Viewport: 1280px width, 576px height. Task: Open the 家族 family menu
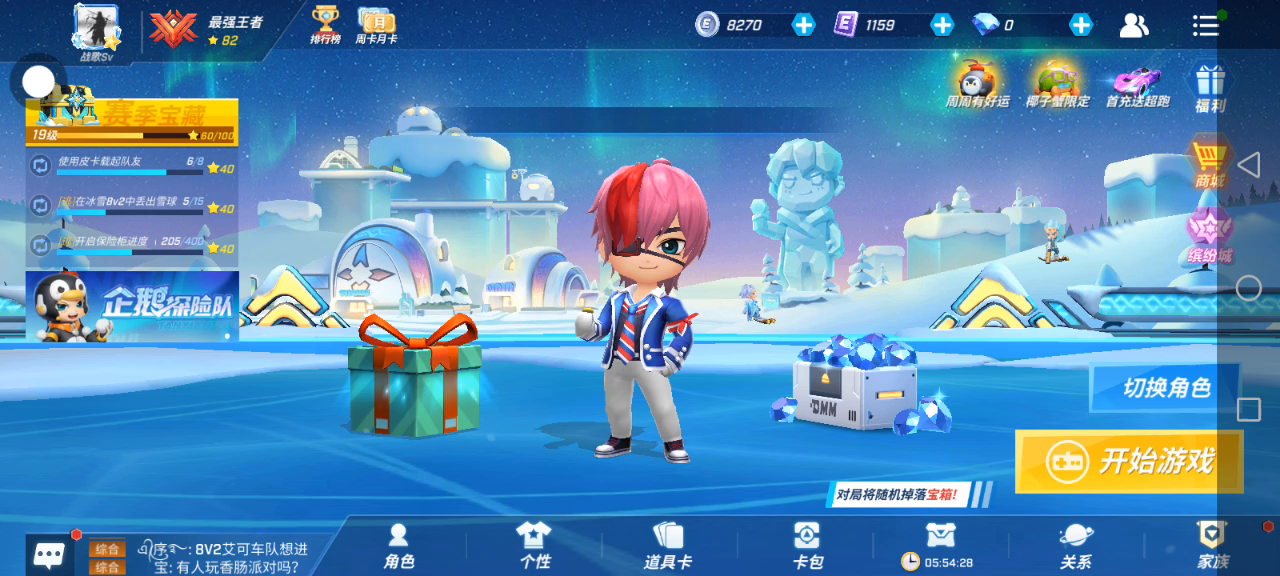point(1212,546)
